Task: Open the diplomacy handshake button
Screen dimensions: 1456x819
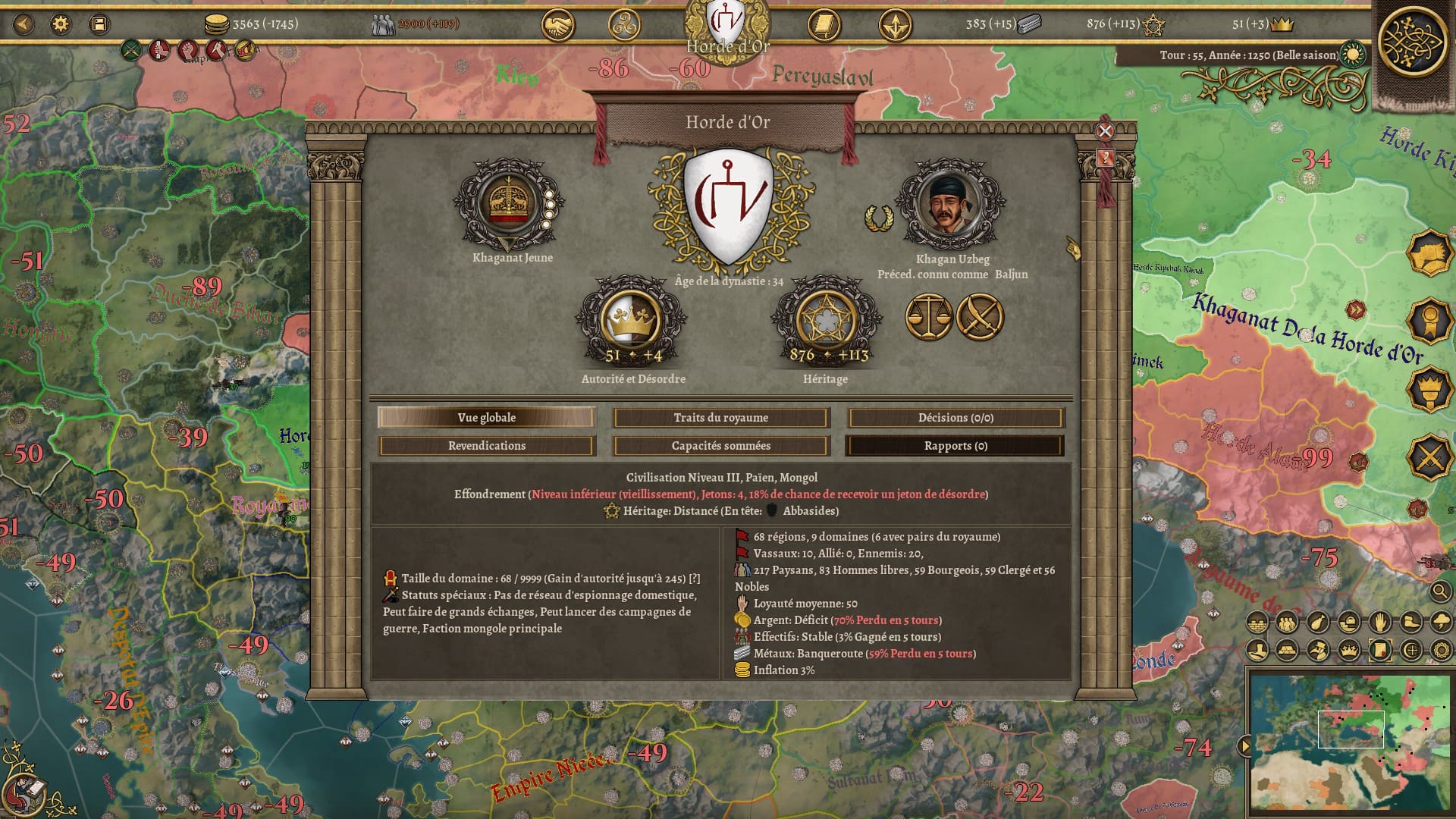Action: pos(557,26)
